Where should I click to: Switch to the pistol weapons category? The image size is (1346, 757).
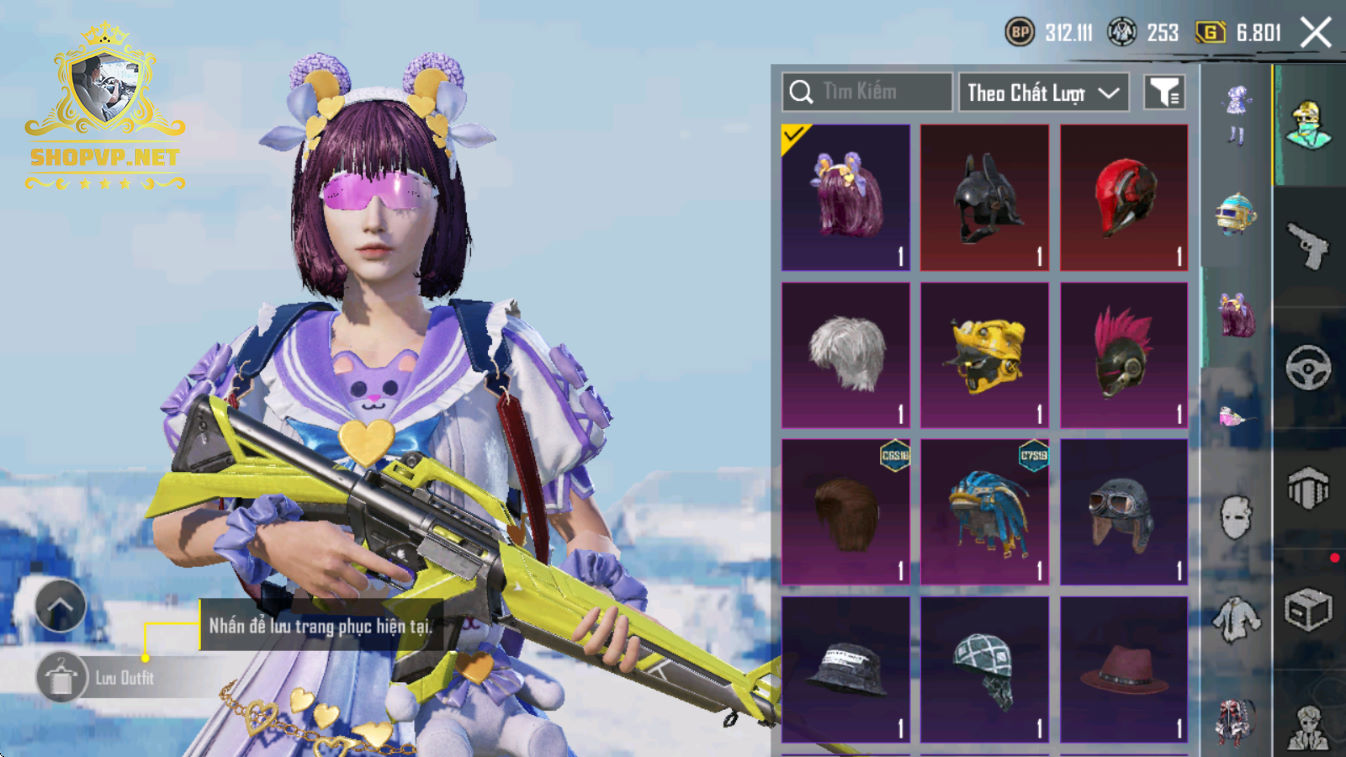[1308, 246]
